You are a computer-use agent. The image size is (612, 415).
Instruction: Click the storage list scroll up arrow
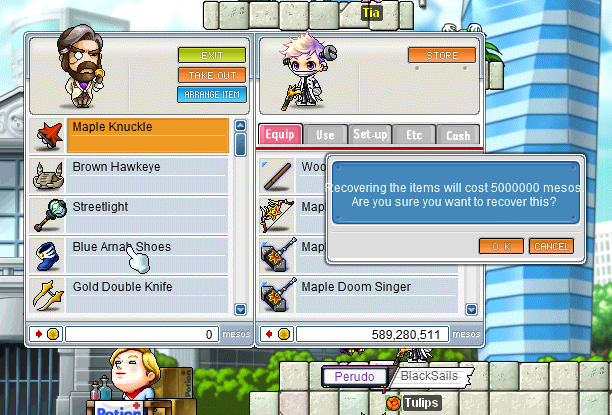pos(240,126)
